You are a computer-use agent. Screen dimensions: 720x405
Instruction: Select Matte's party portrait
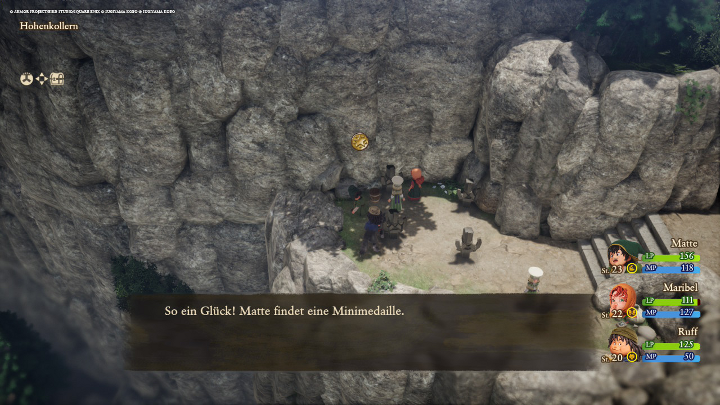pos(619,254)
